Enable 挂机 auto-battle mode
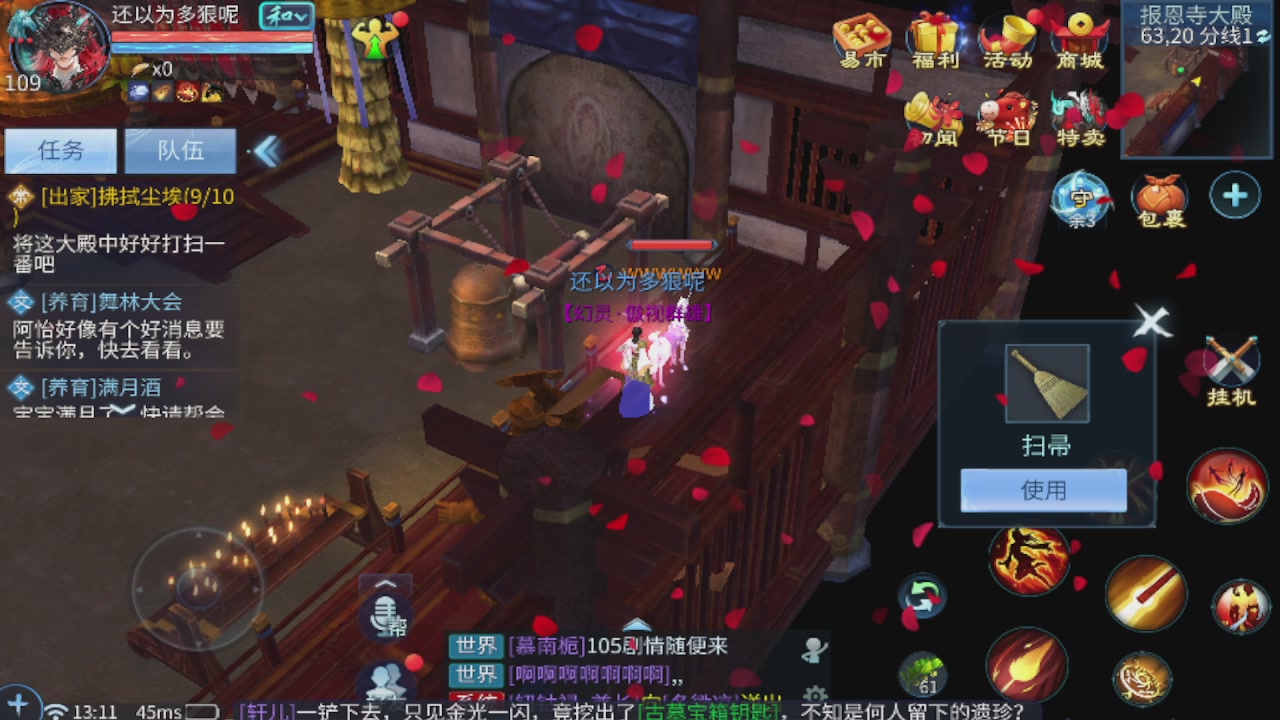Screen dimensions: 1280x720 [1234, 360]
